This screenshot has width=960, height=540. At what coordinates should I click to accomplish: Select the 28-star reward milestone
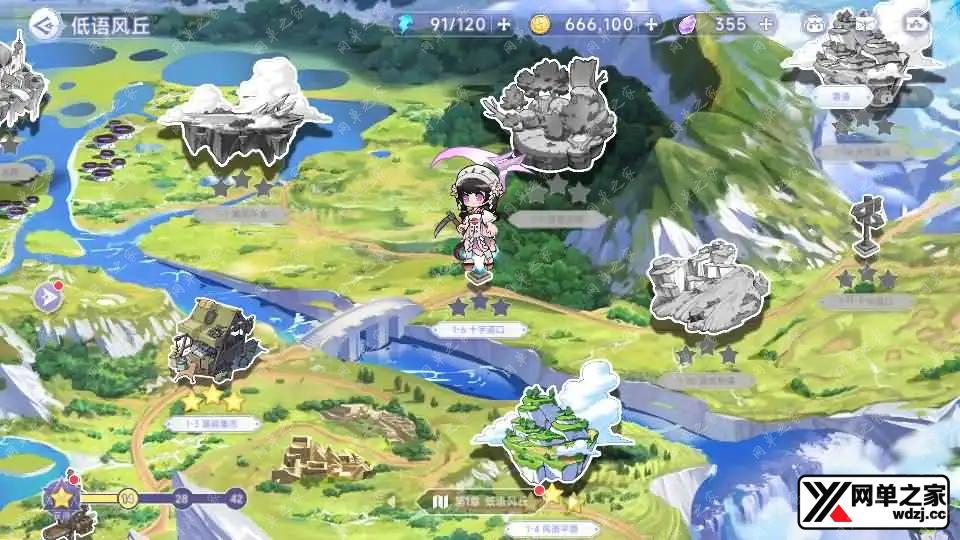(182, 497)
